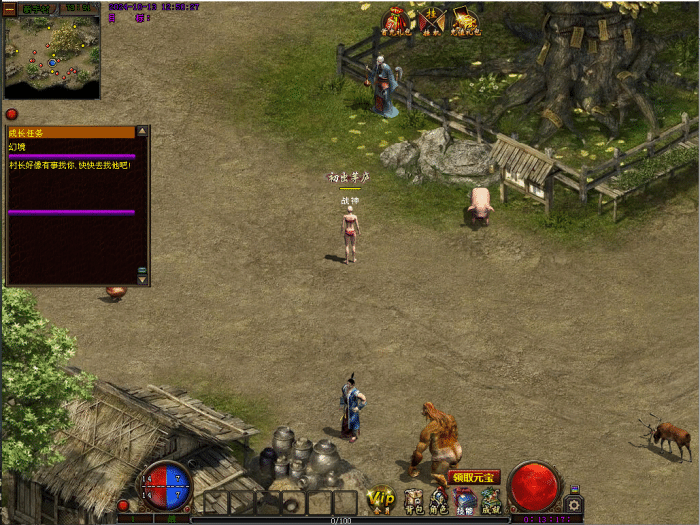Open settings with the gear icon
Image resolution: width=700 pixels, height=525 pixels.
coord(573,504)
